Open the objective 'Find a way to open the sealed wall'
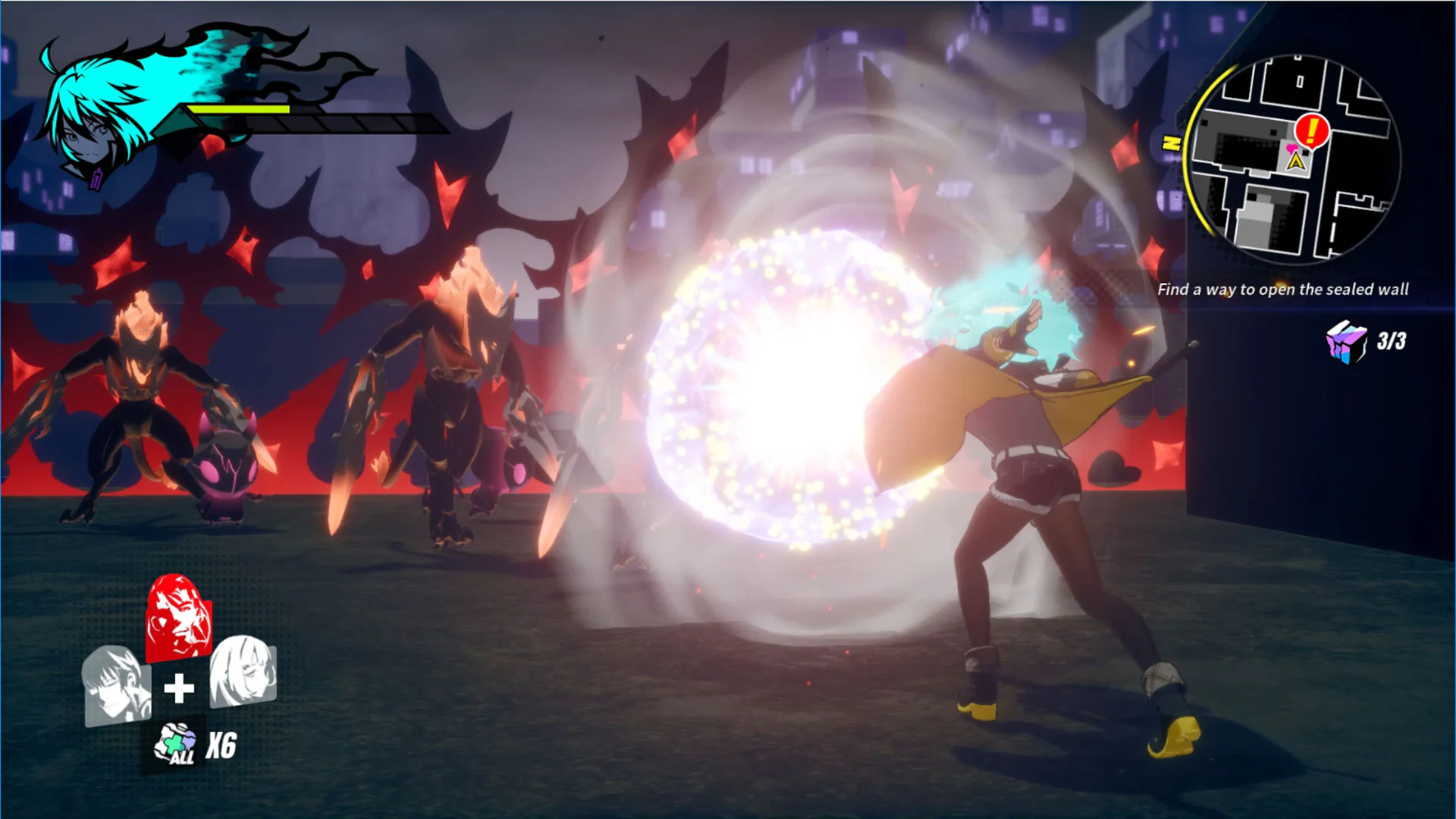The image size is (1456, 819). (x=1283, y=289)
